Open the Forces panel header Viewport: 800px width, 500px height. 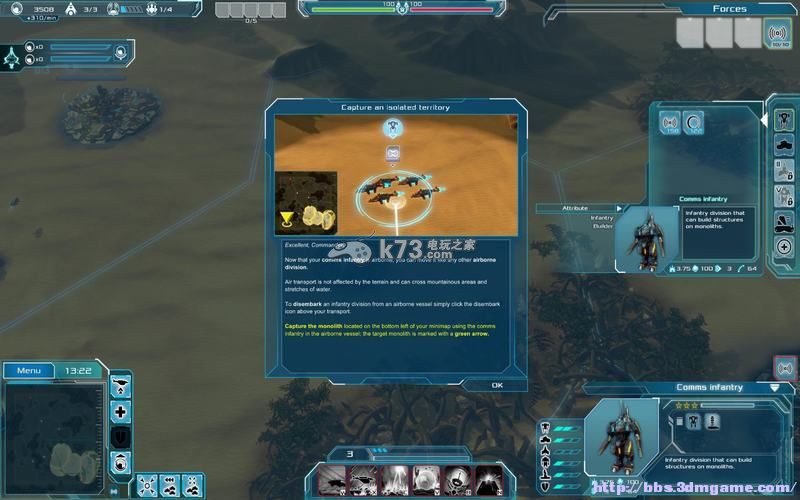click(729, 9)
